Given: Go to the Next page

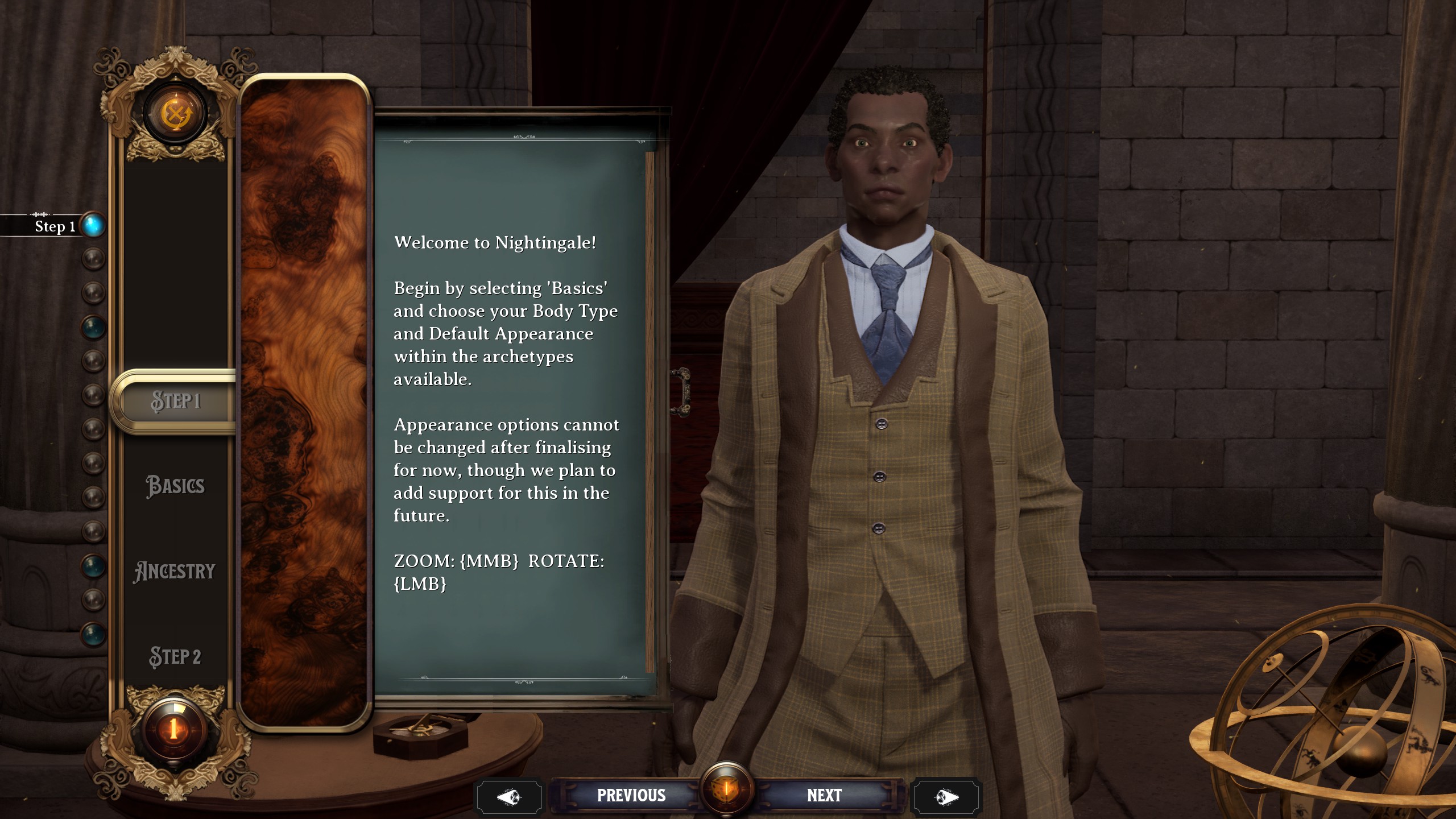Looking at the screenshot, I should click(824, 795).
